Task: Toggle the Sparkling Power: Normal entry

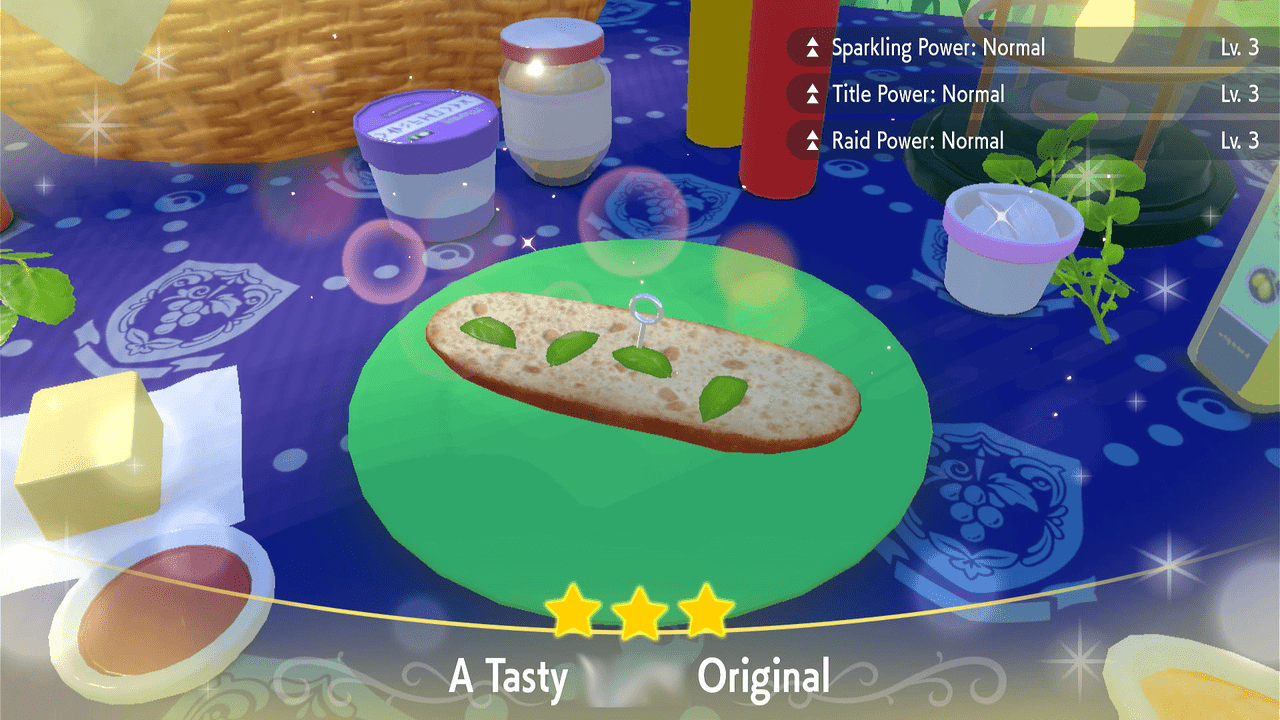Action: 940,47
